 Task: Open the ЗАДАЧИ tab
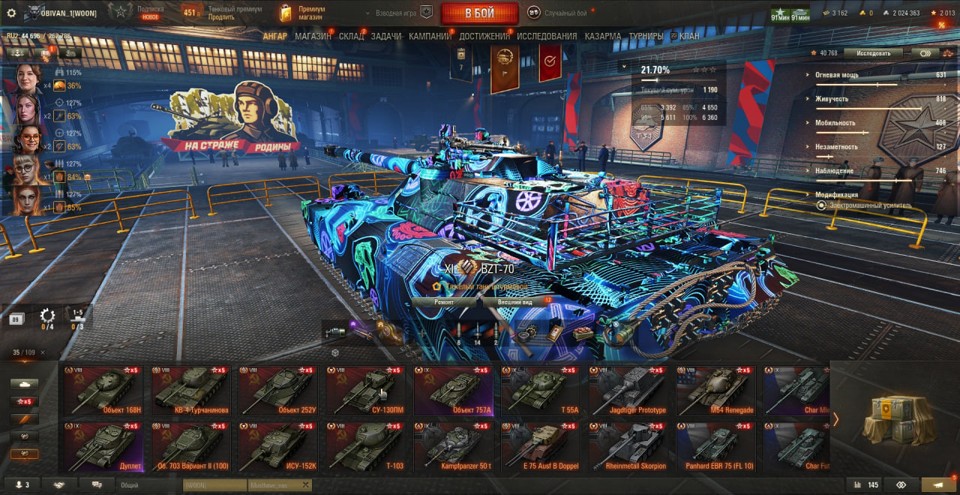[x=387, y=36]
